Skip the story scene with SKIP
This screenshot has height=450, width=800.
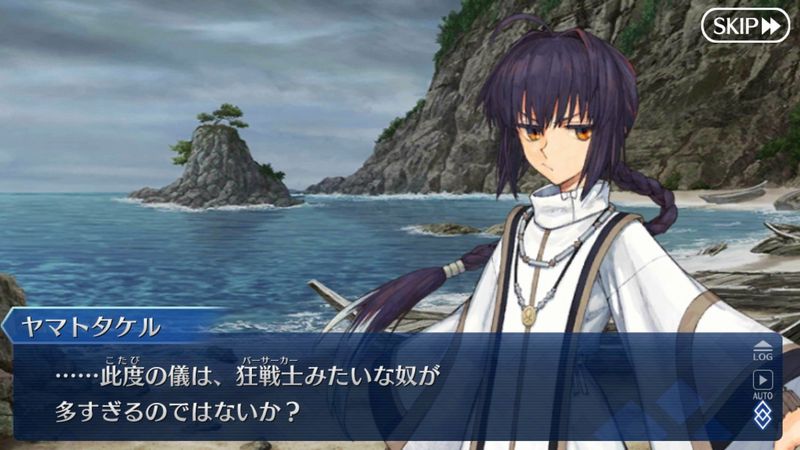[745, 25]
